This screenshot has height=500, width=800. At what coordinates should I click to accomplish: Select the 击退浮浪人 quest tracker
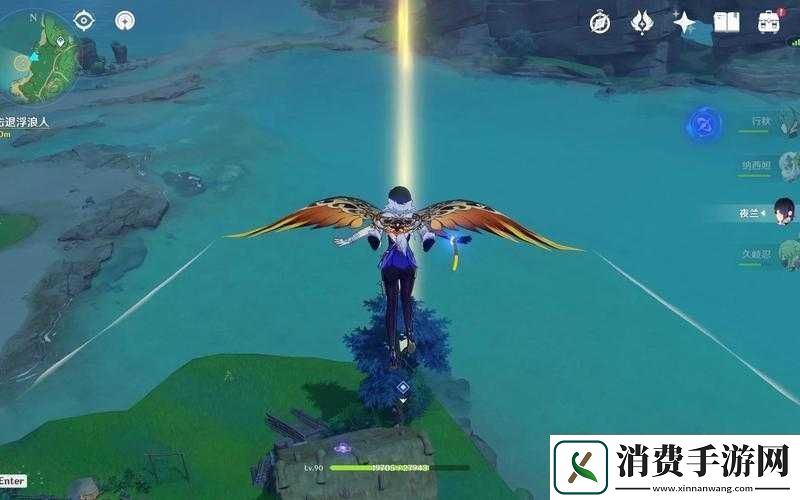pyautogui.click(x=24, y=121)
